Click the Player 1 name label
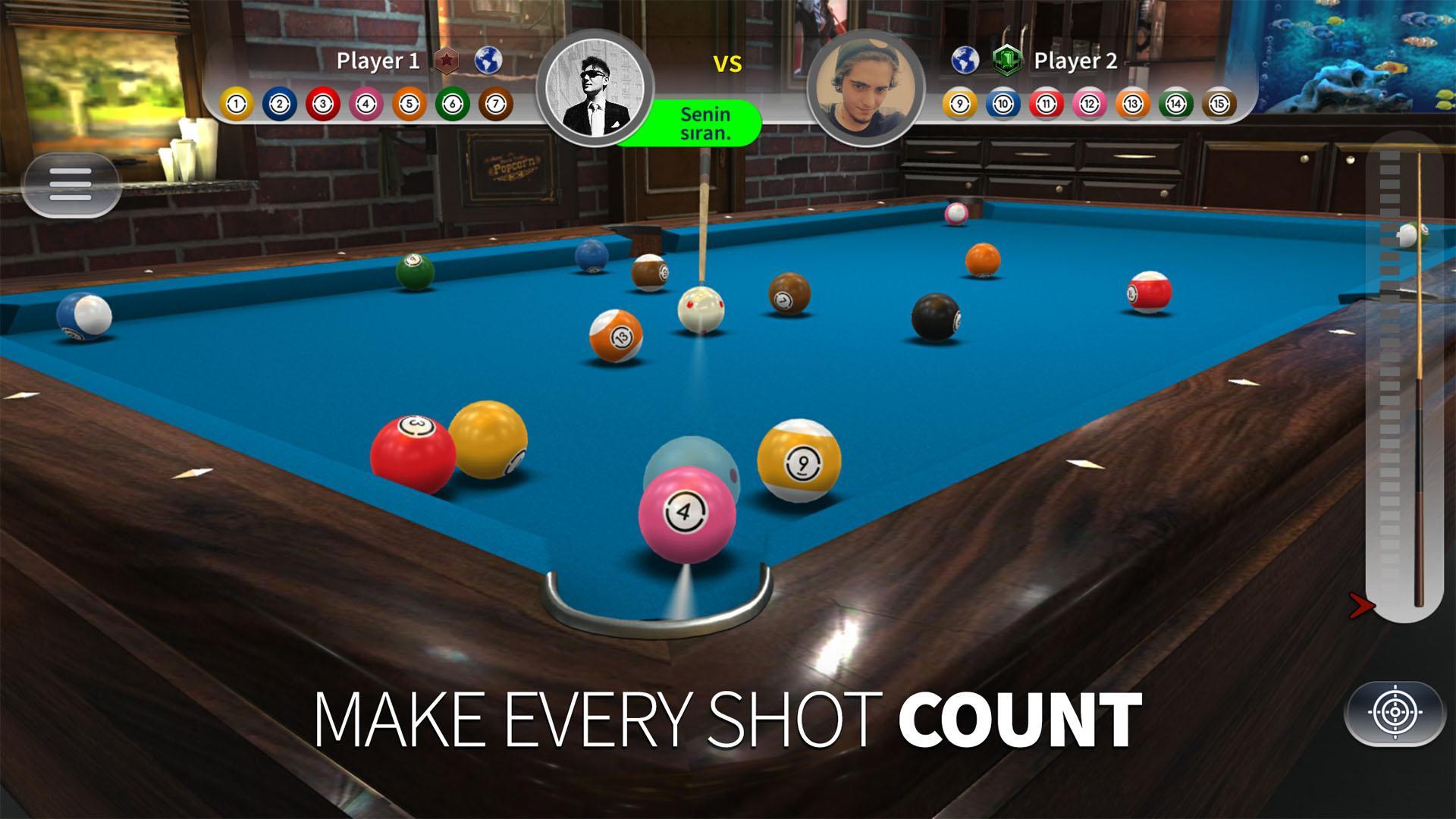Viewport: 1456px width, 819px height. coord(378,61)
